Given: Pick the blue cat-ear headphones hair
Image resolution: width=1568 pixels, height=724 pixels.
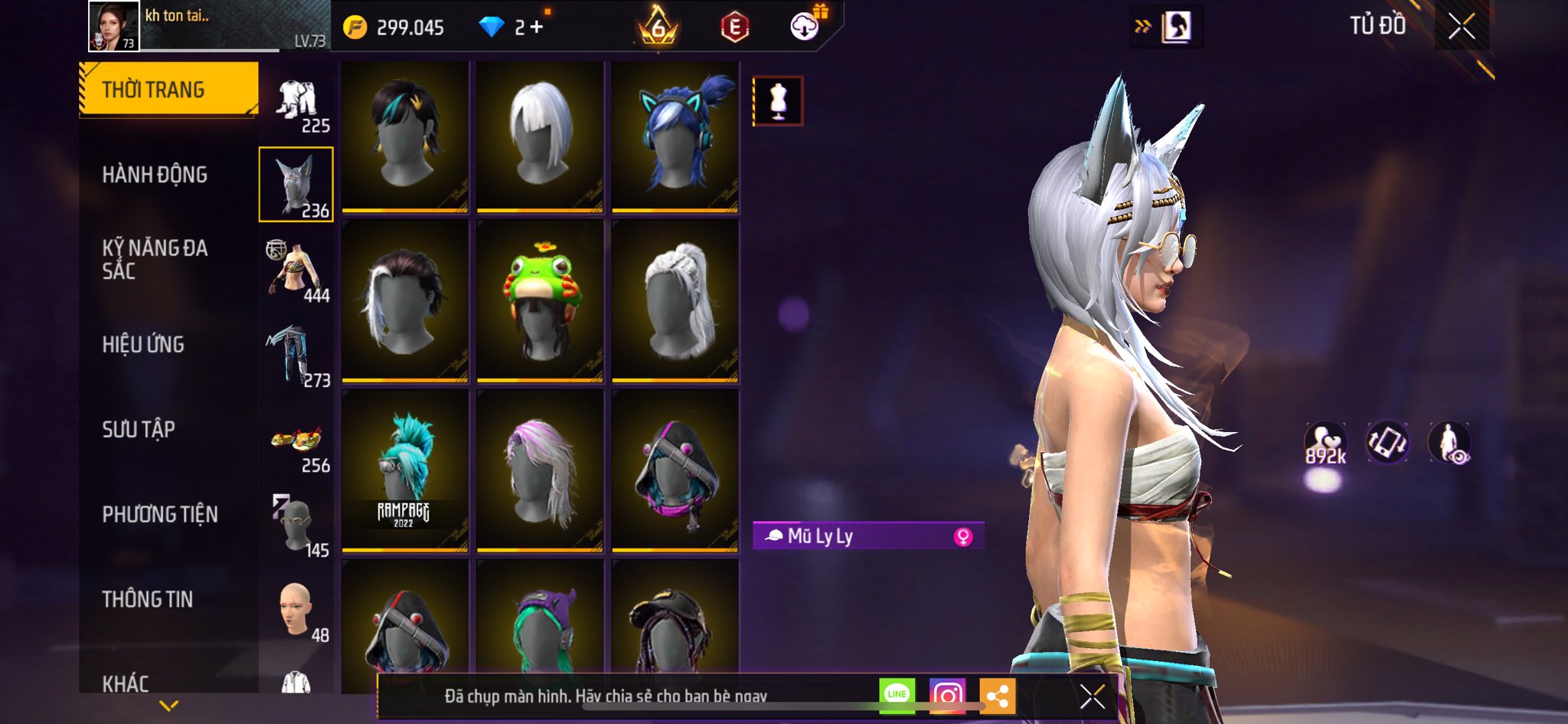Looking at the screenshot, I should [x=675, y=136].
